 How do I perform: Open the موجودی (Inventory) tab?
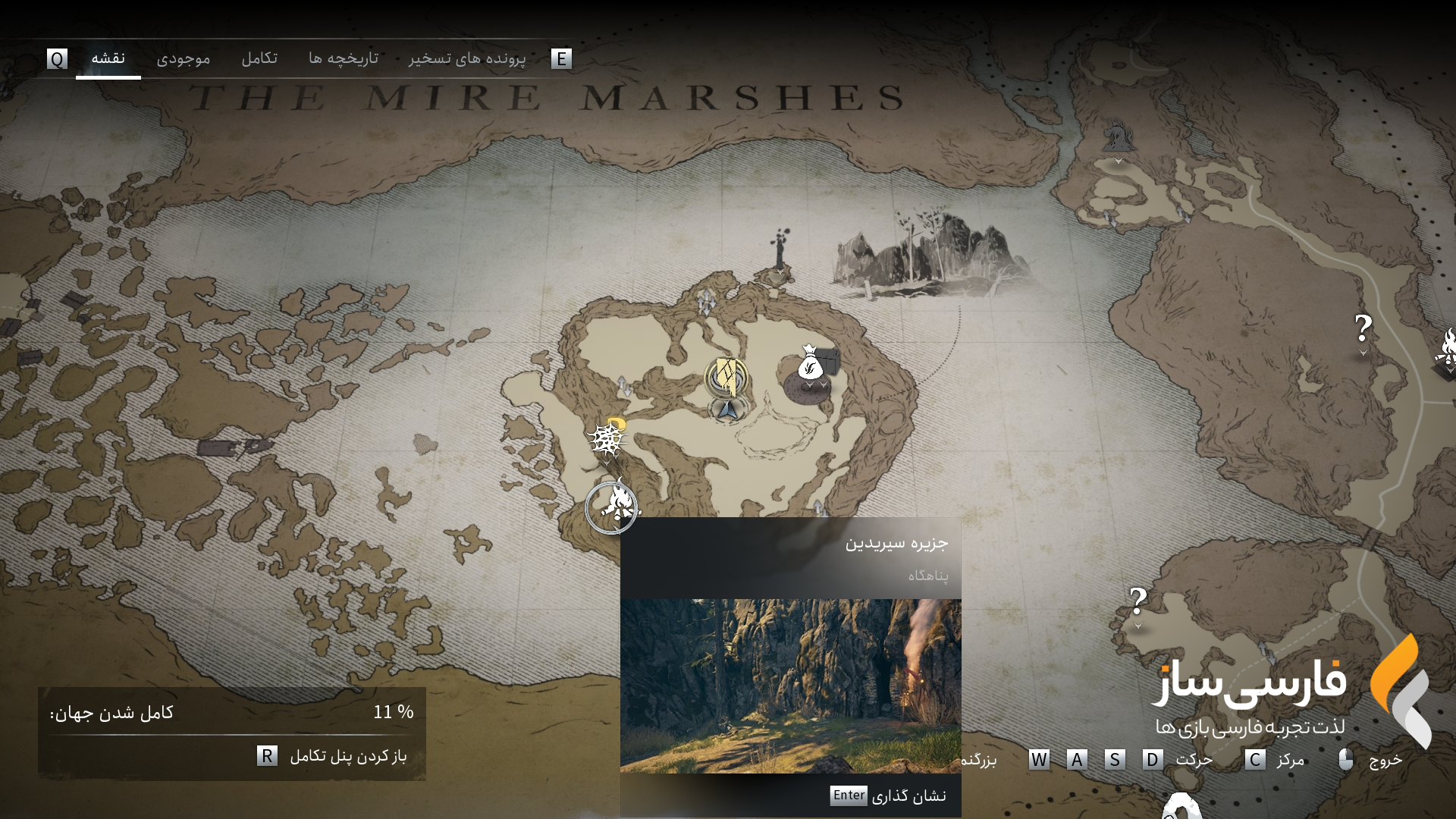pos(183,58)
